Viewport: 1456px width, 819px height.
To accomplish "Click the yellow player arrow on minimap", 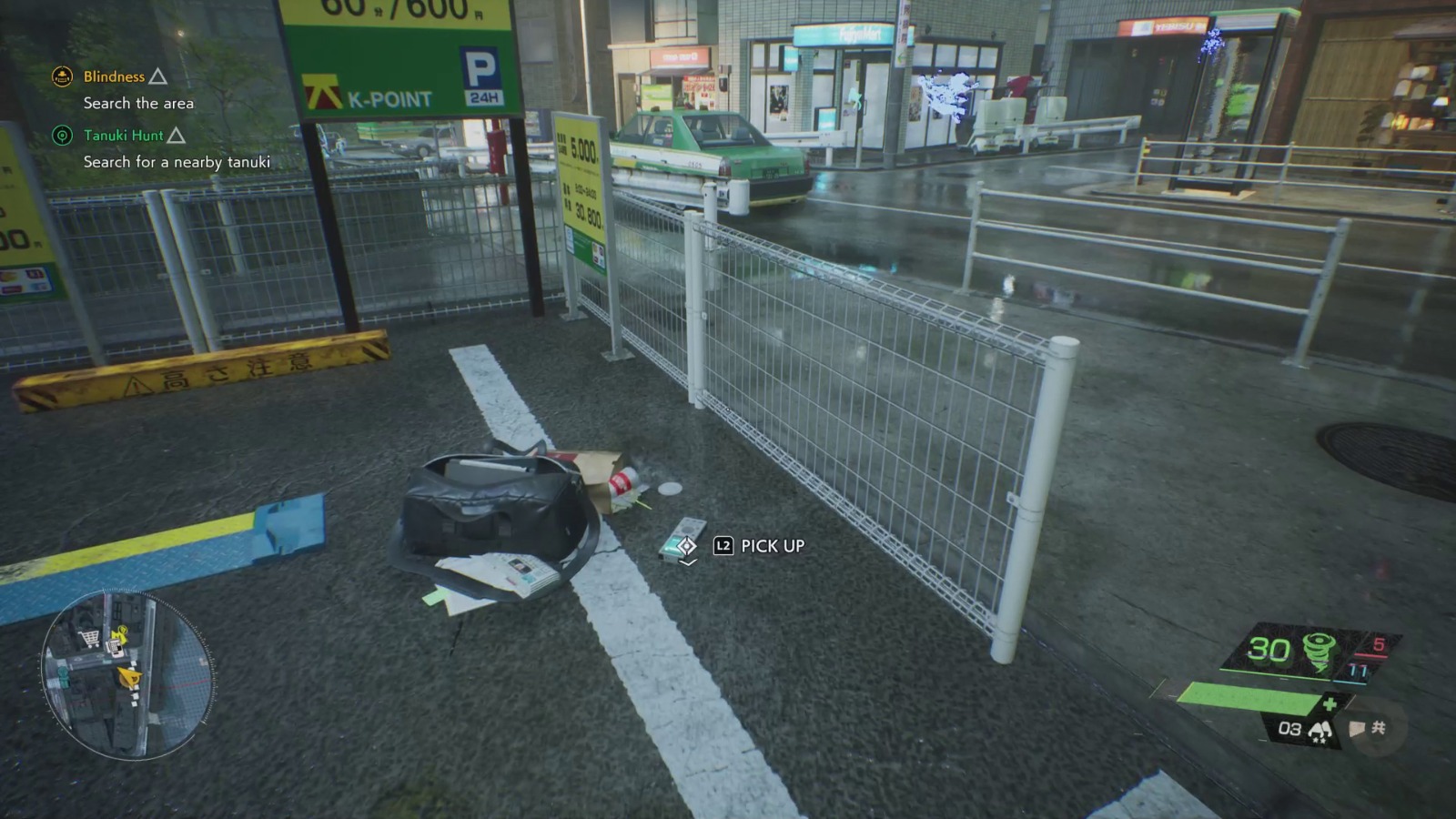I will point(129,677).
